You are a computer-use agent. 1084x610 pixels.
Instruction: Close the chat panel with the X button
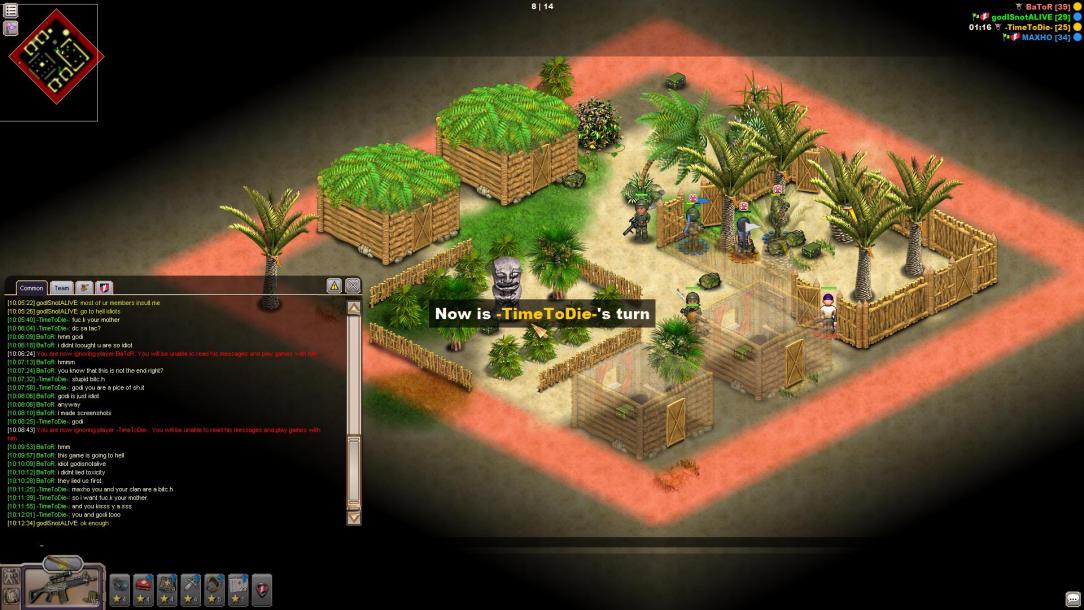tap(352, 286)
